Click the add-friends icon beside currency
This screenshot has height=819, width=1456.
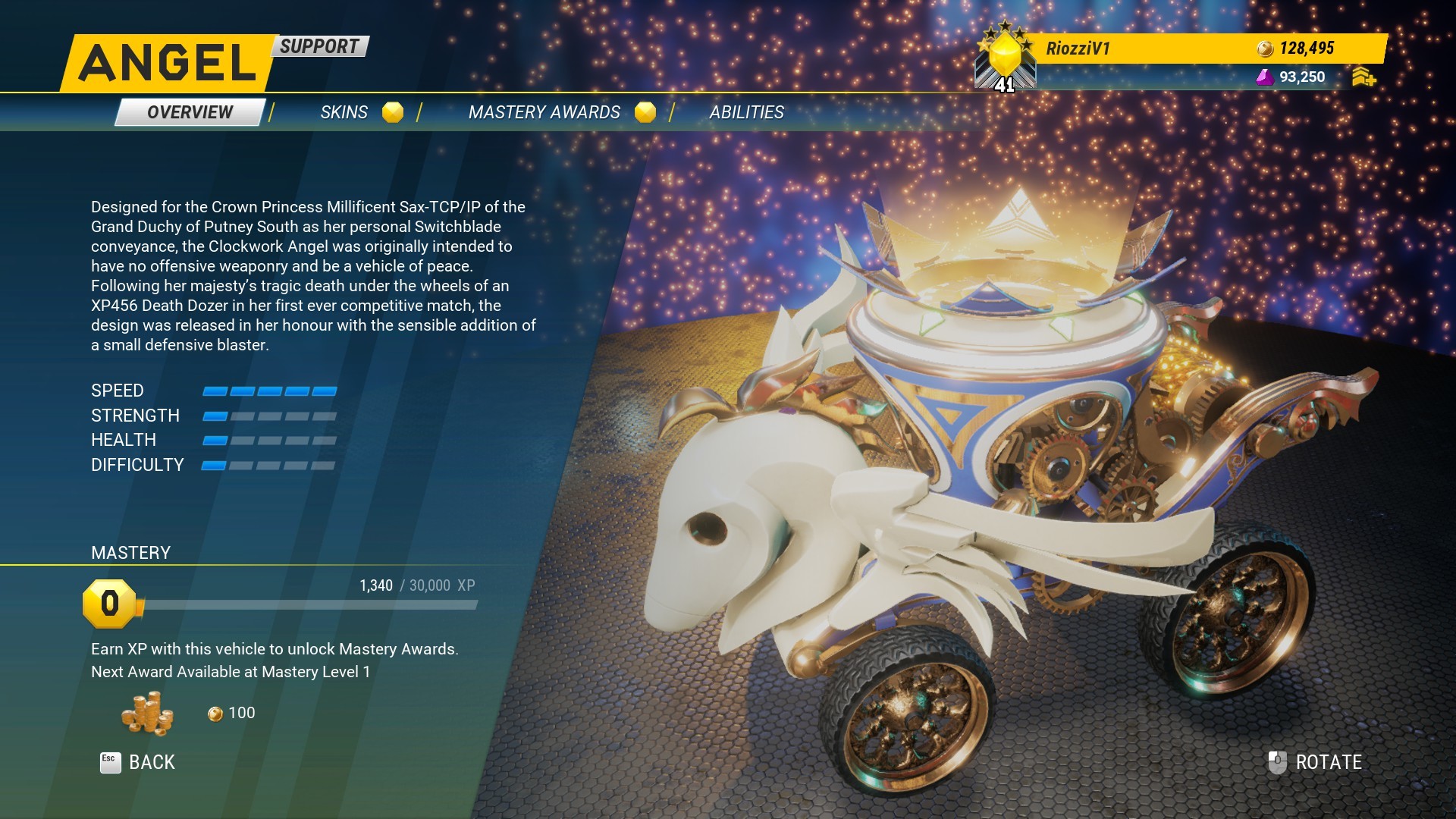[x=1363, y=77]
